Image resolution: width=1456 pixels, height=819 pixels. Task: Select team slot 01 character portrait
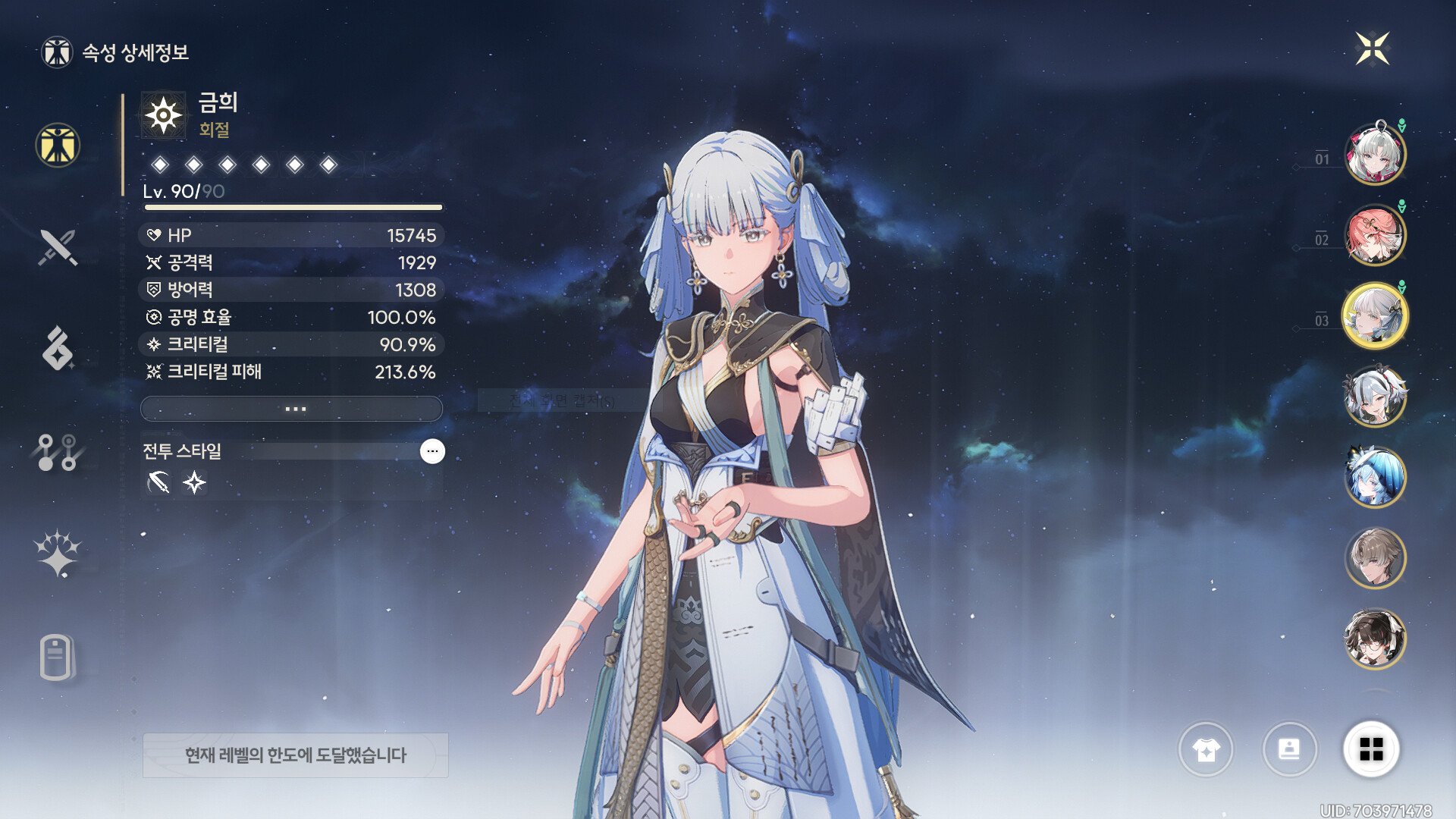(x=1374, y=155)
